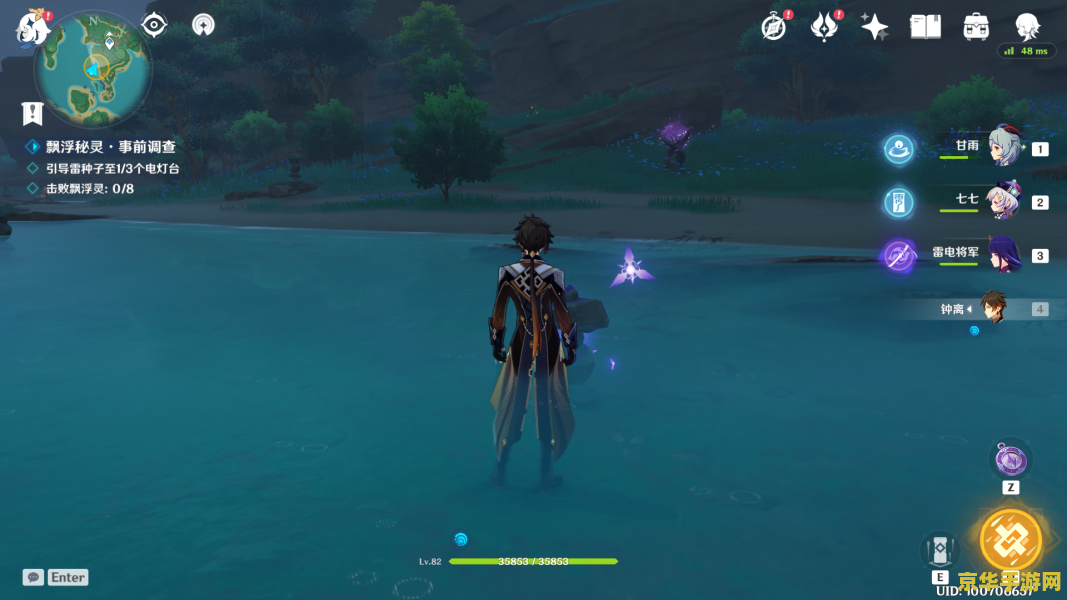Activate Zhongli's glowing elemental burst
The width and height of the screenshot is (1067, 600).
coord(1010,540)
